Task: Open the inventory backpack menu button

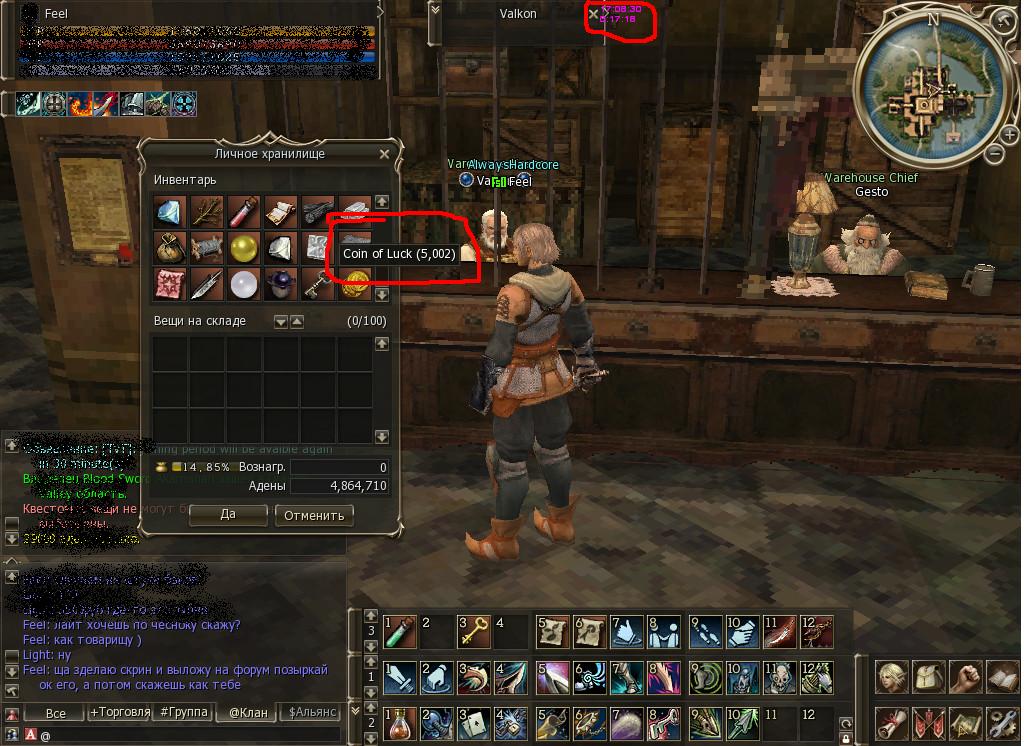Action: (929, 677)
